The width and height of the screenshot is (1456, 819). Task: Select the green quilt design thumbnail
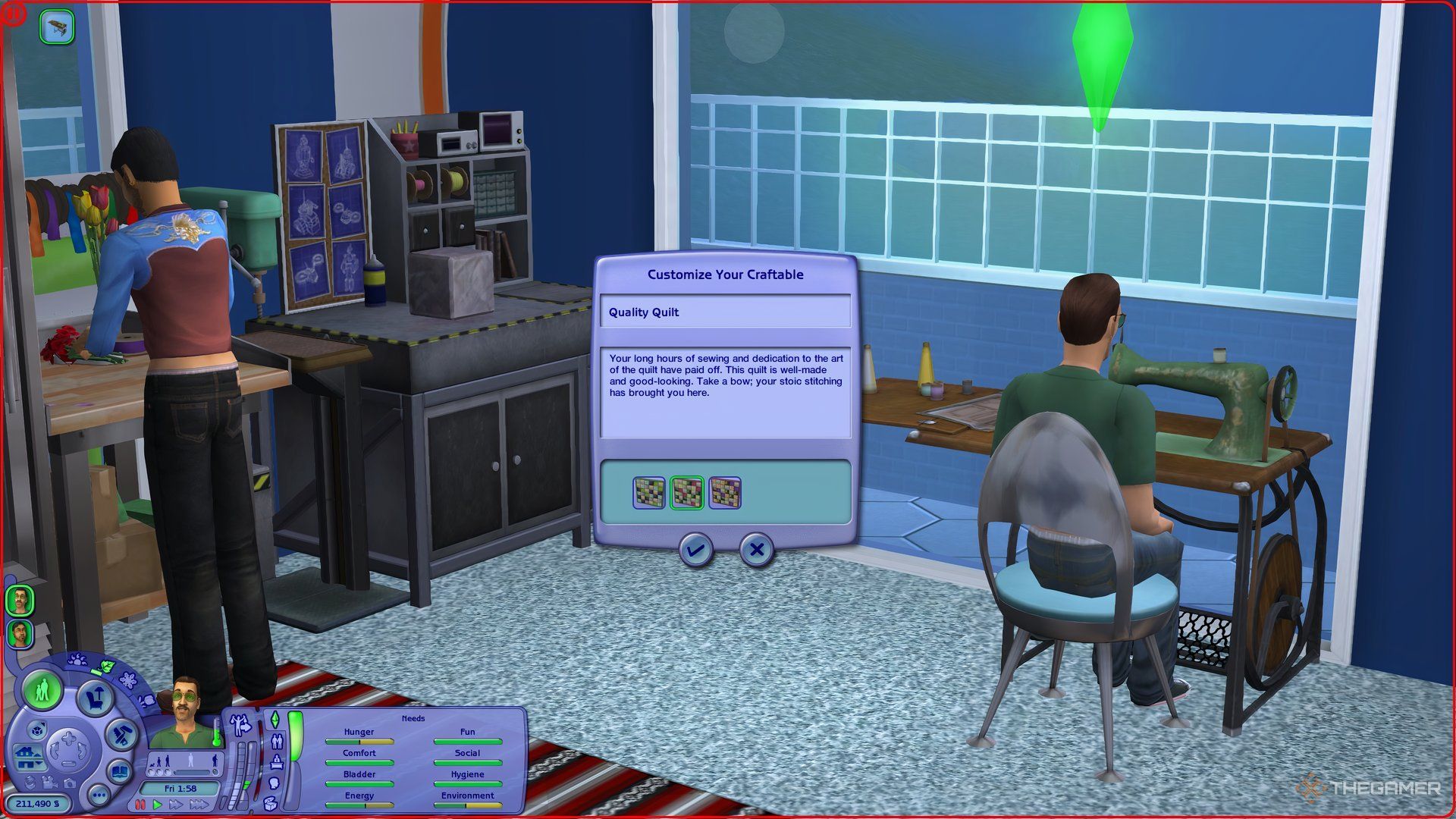649,493
